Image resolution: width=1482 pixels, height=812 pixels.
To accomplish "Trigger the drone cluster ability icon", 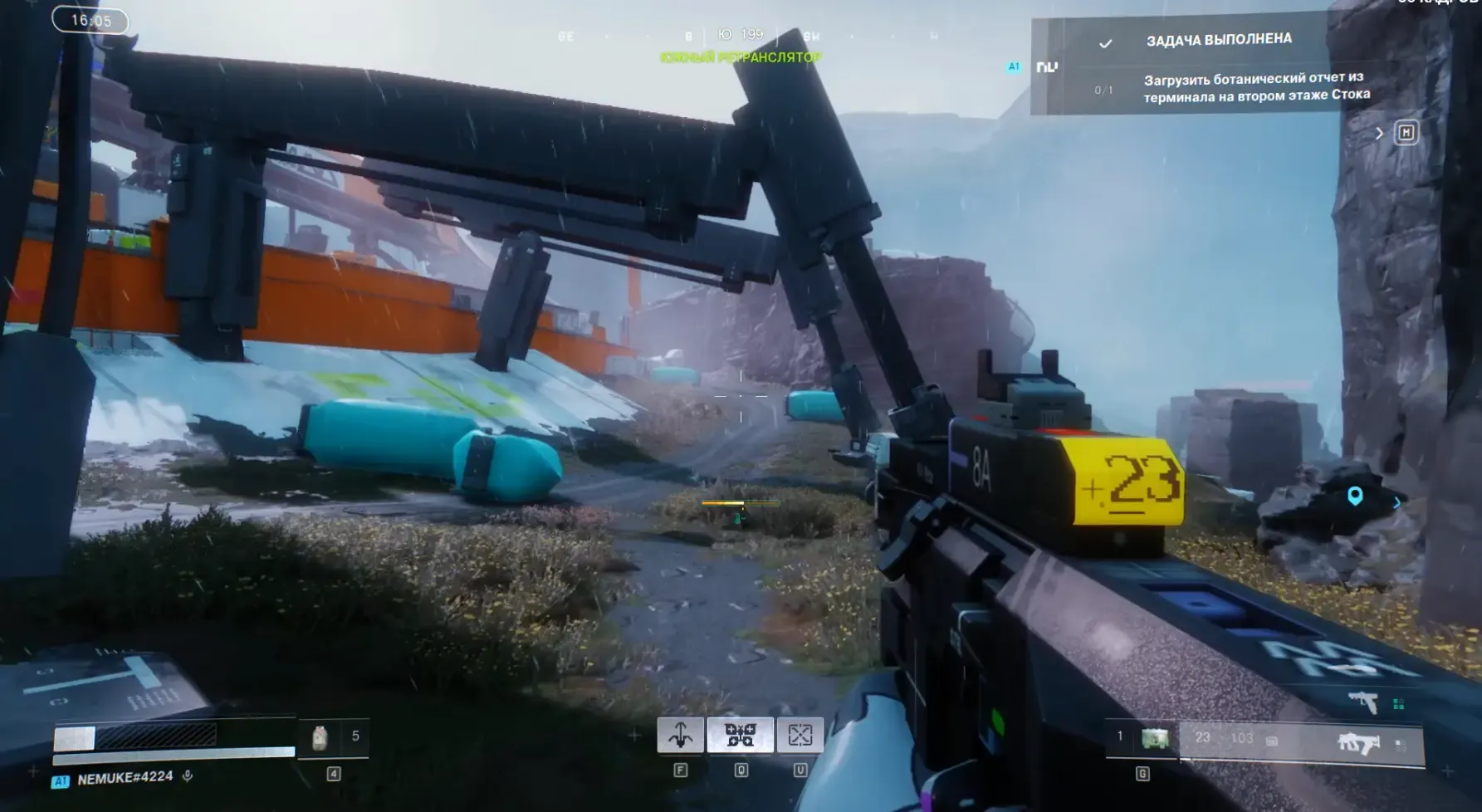I will (740, 735).
